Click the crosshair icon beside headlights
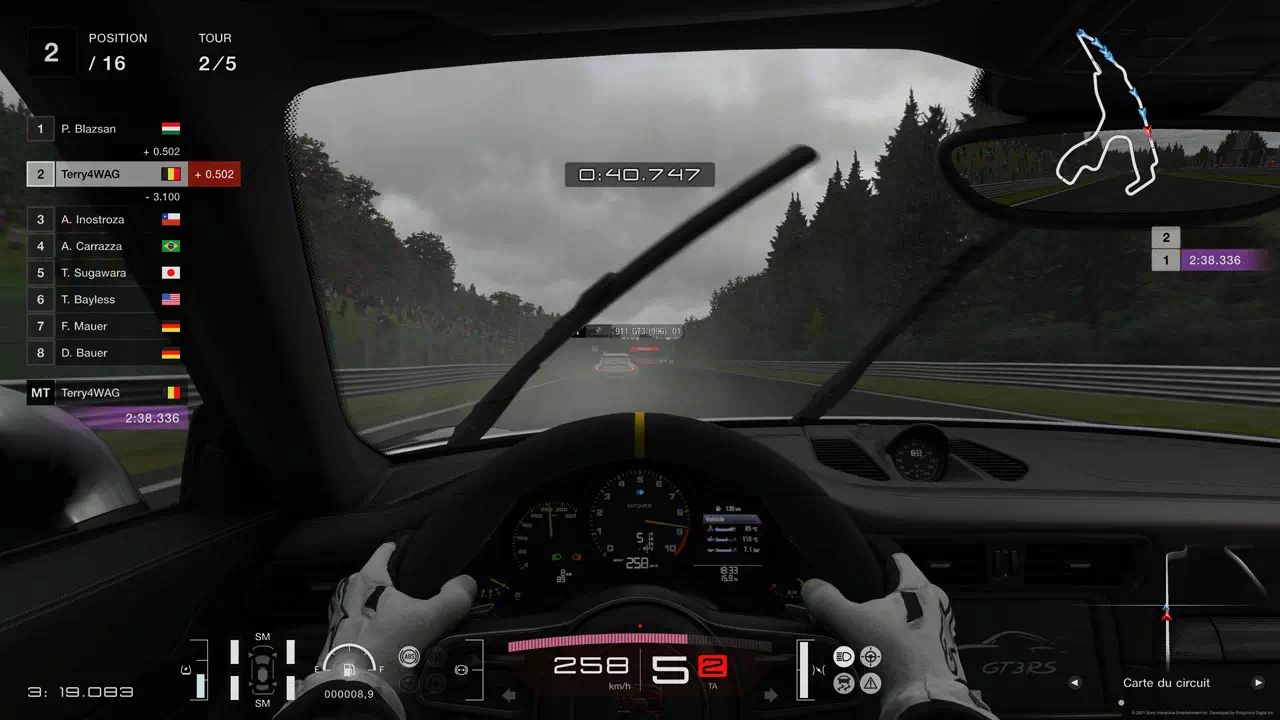Image resolution: width=1280 pixels, height=720 pixels. [871, 657]
